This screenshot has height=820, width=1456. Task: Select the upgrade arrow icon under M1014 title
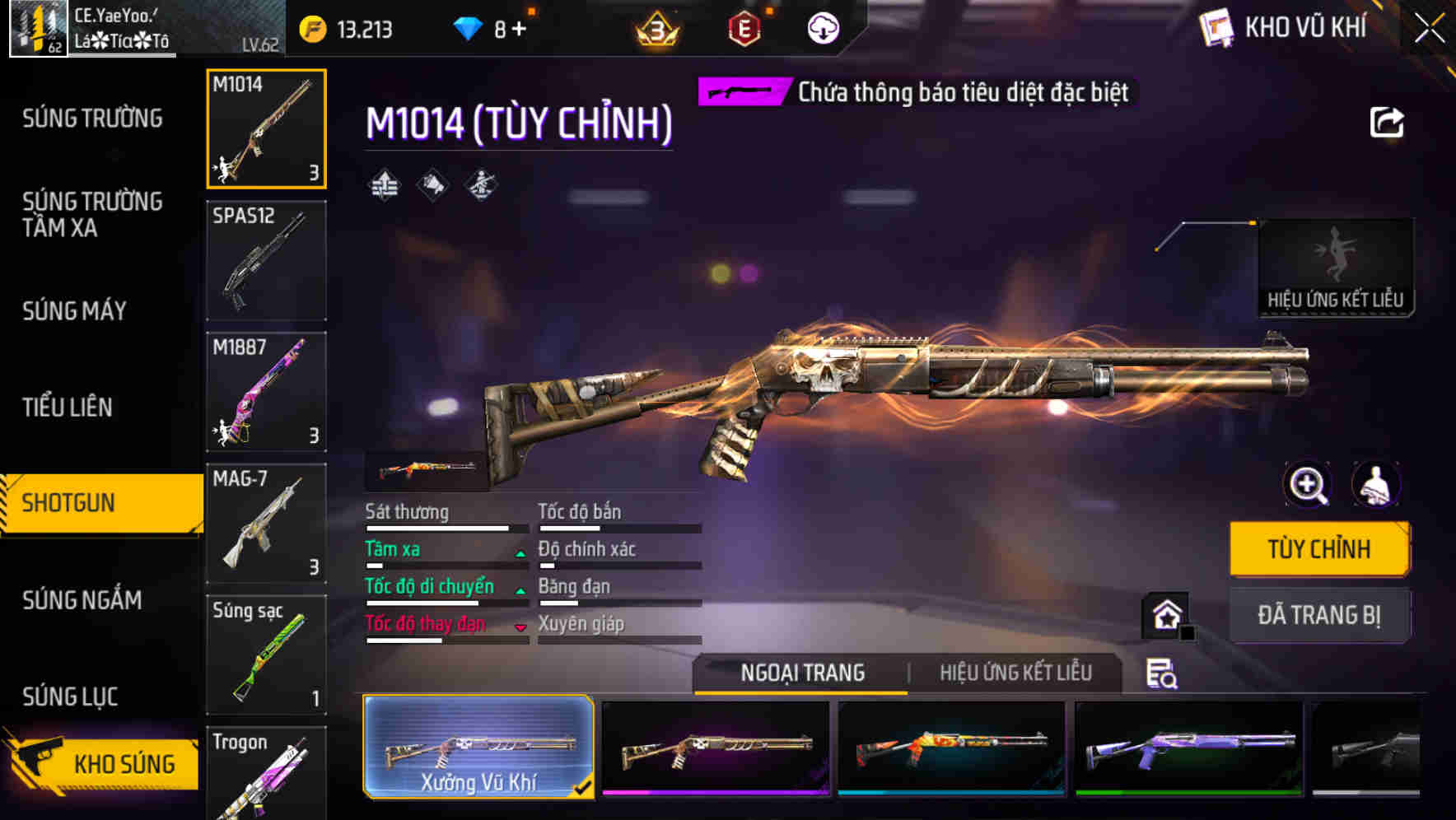(x=384, y=186)
